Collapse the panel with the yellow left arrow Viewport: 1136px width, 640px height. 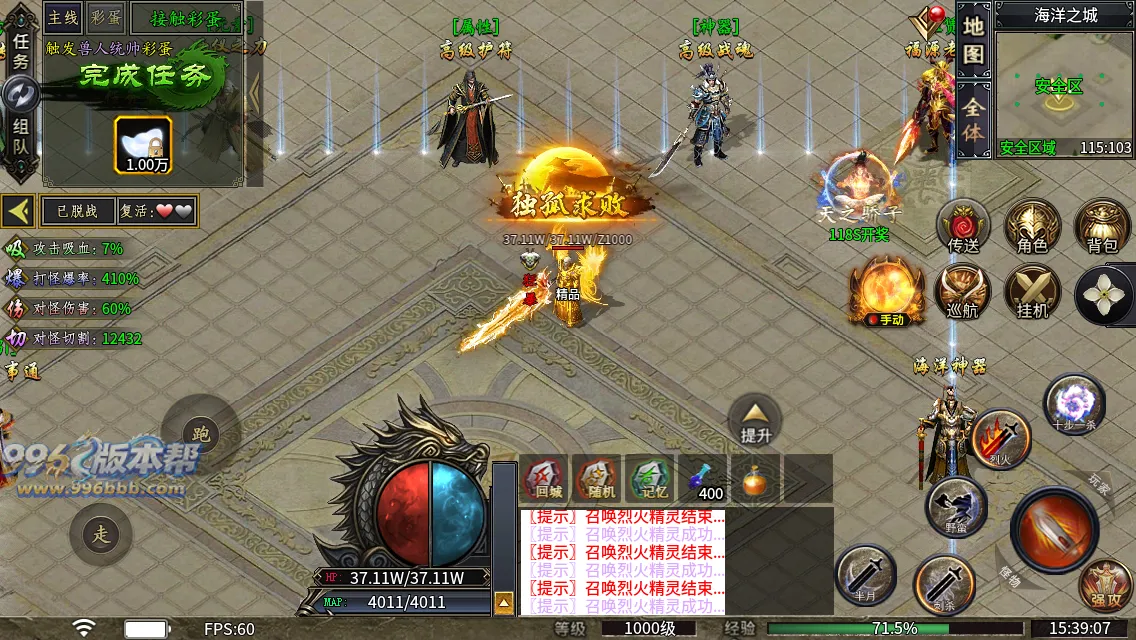[x=18, y=211]
